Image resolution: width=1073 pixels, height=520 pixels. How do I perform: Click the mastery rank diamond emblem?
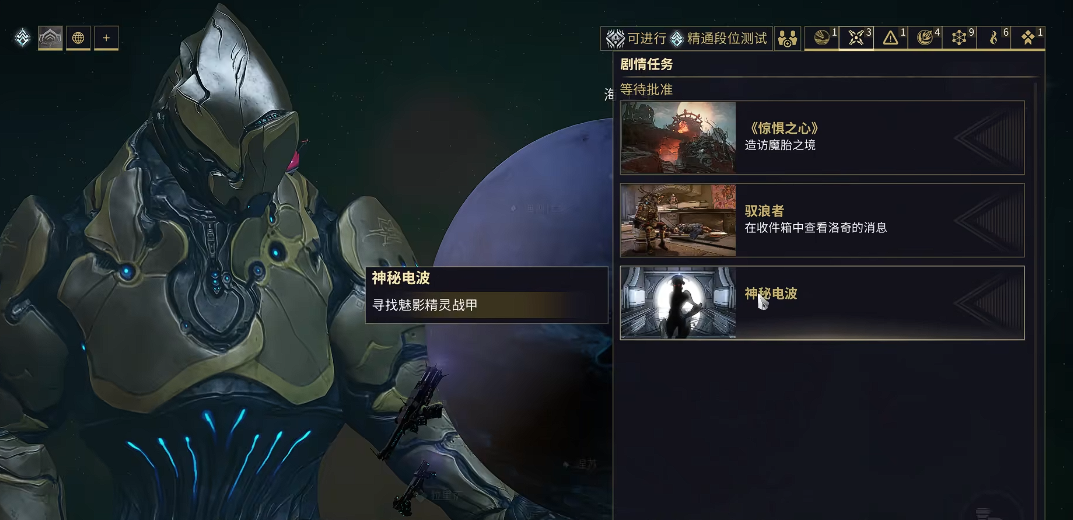(21, 39)
